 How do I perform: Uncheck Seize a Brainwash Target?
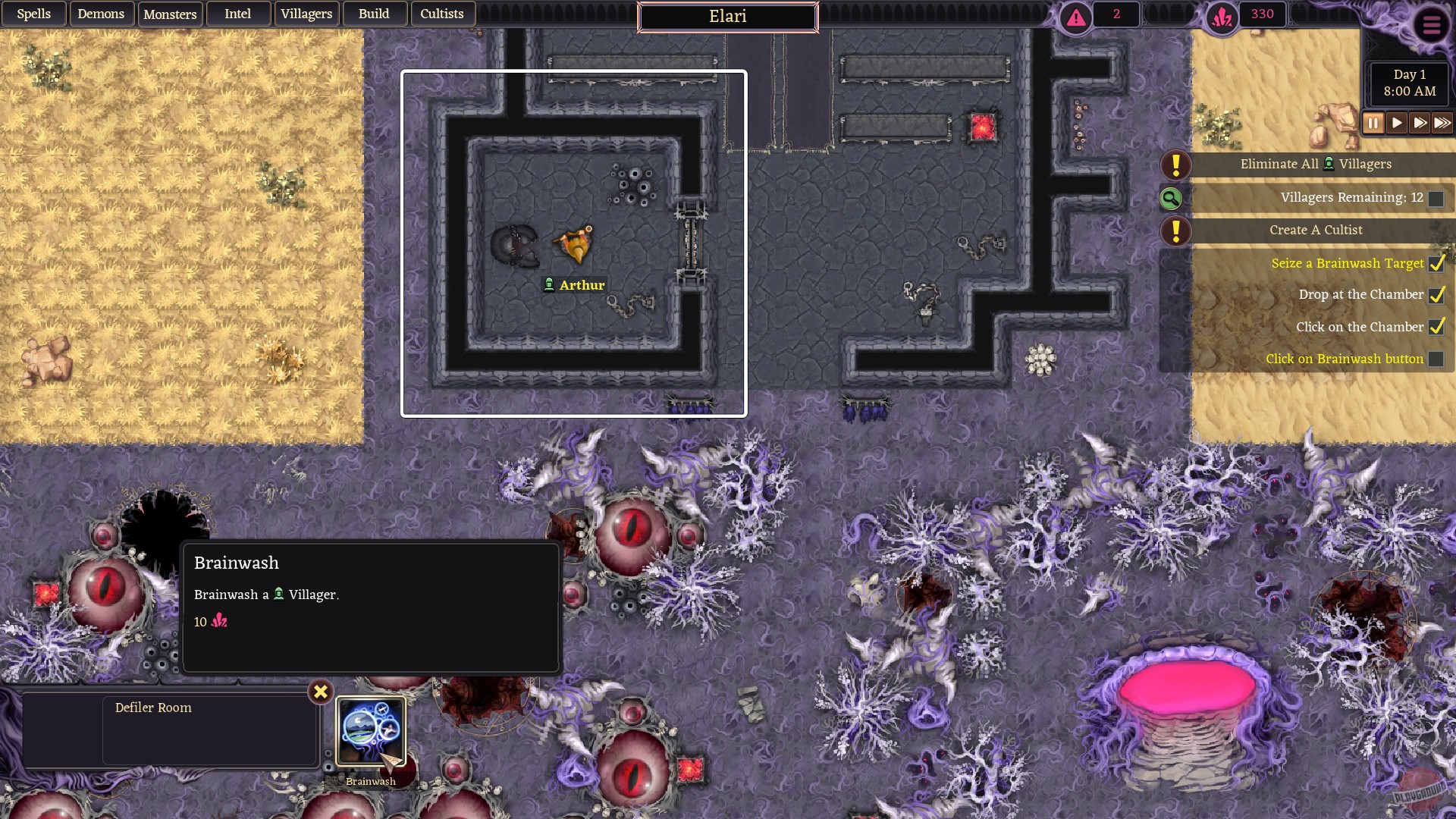pos(1437,263)
